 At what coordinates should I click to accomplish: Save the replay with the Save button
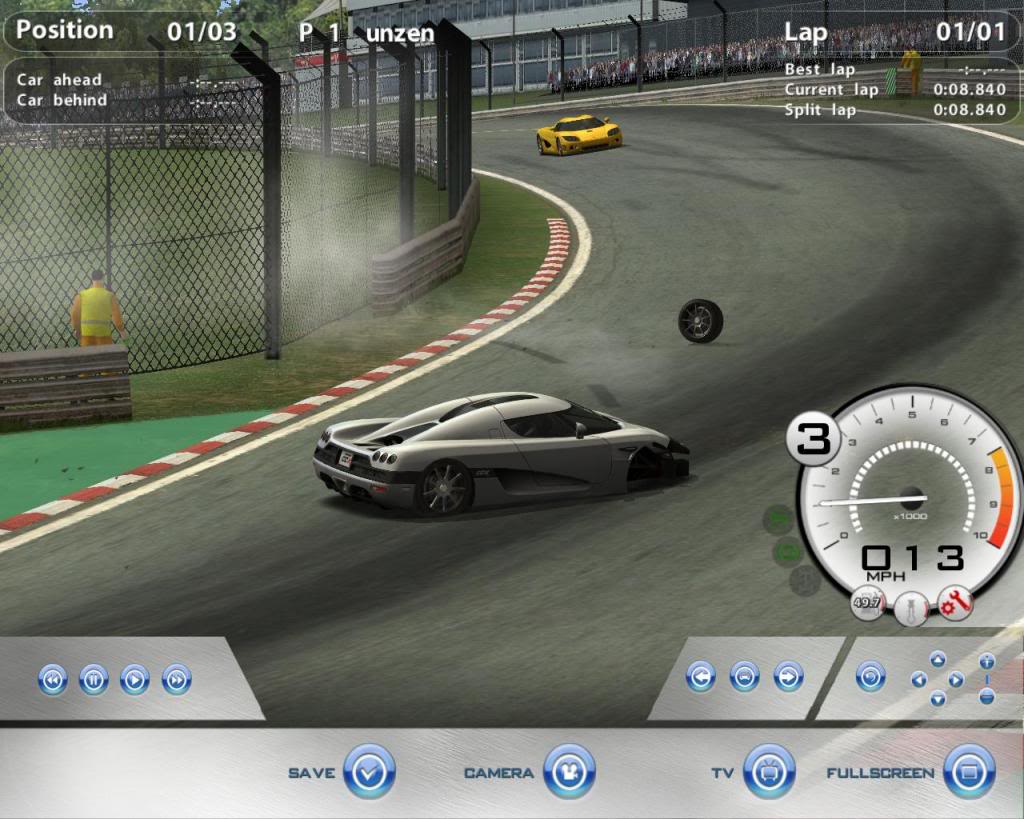click(x=369, y=771)
